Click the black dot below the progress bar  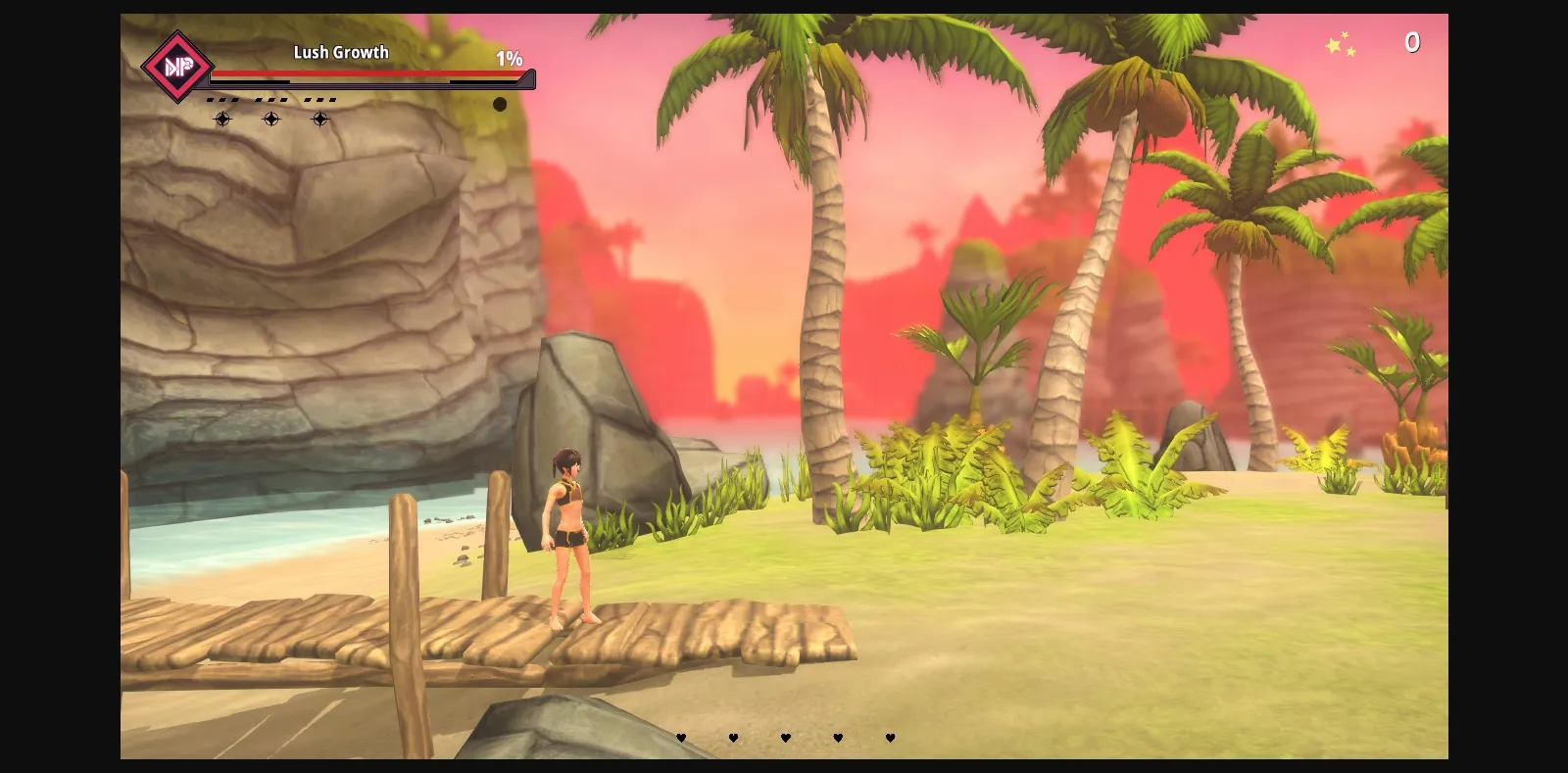pos(500,104)
